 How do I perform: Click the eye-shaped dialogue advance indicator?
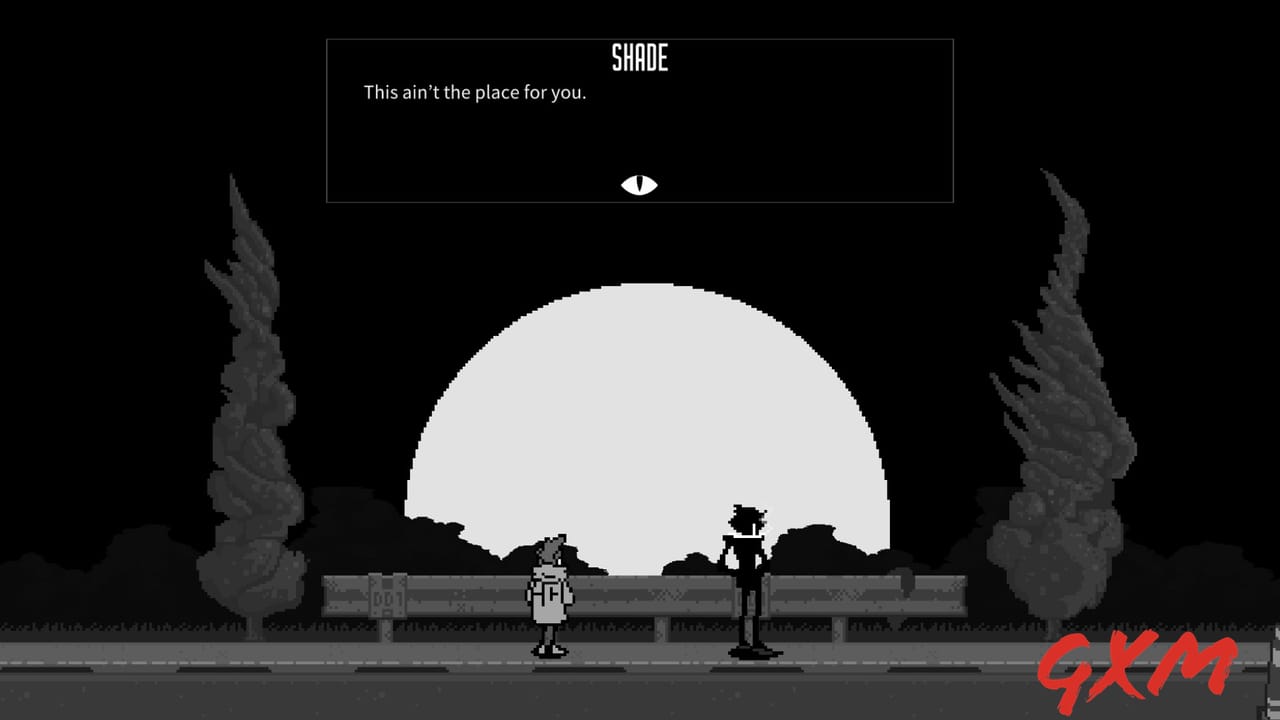point(638,185)
